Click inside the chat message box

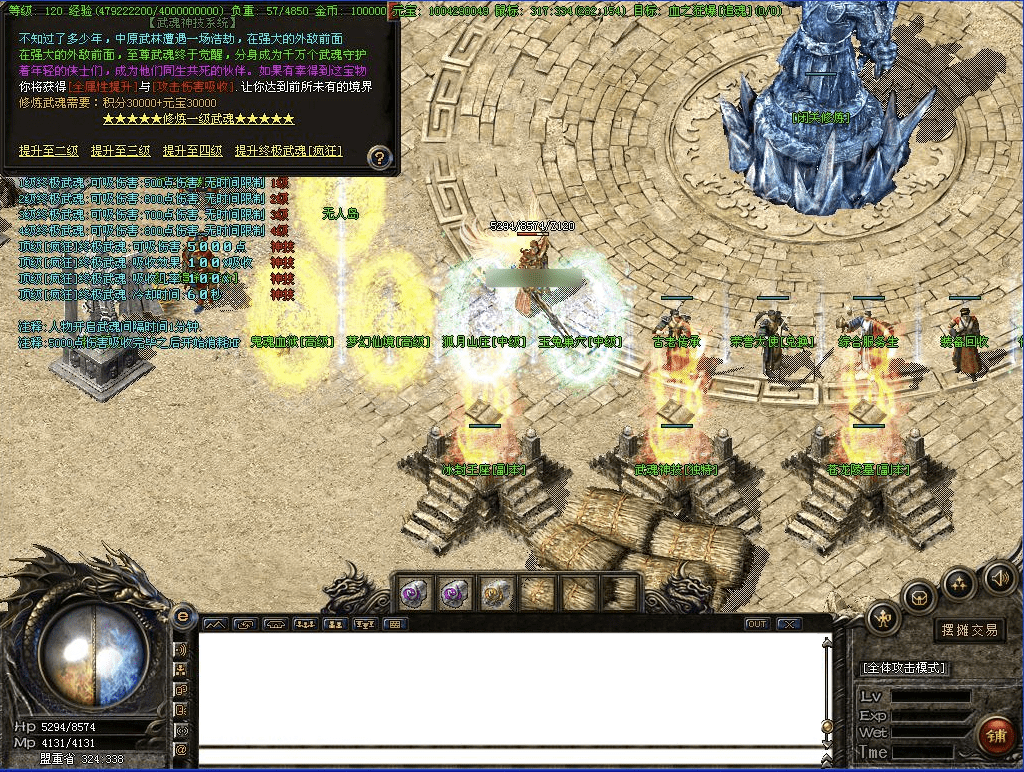click(510, 690)
